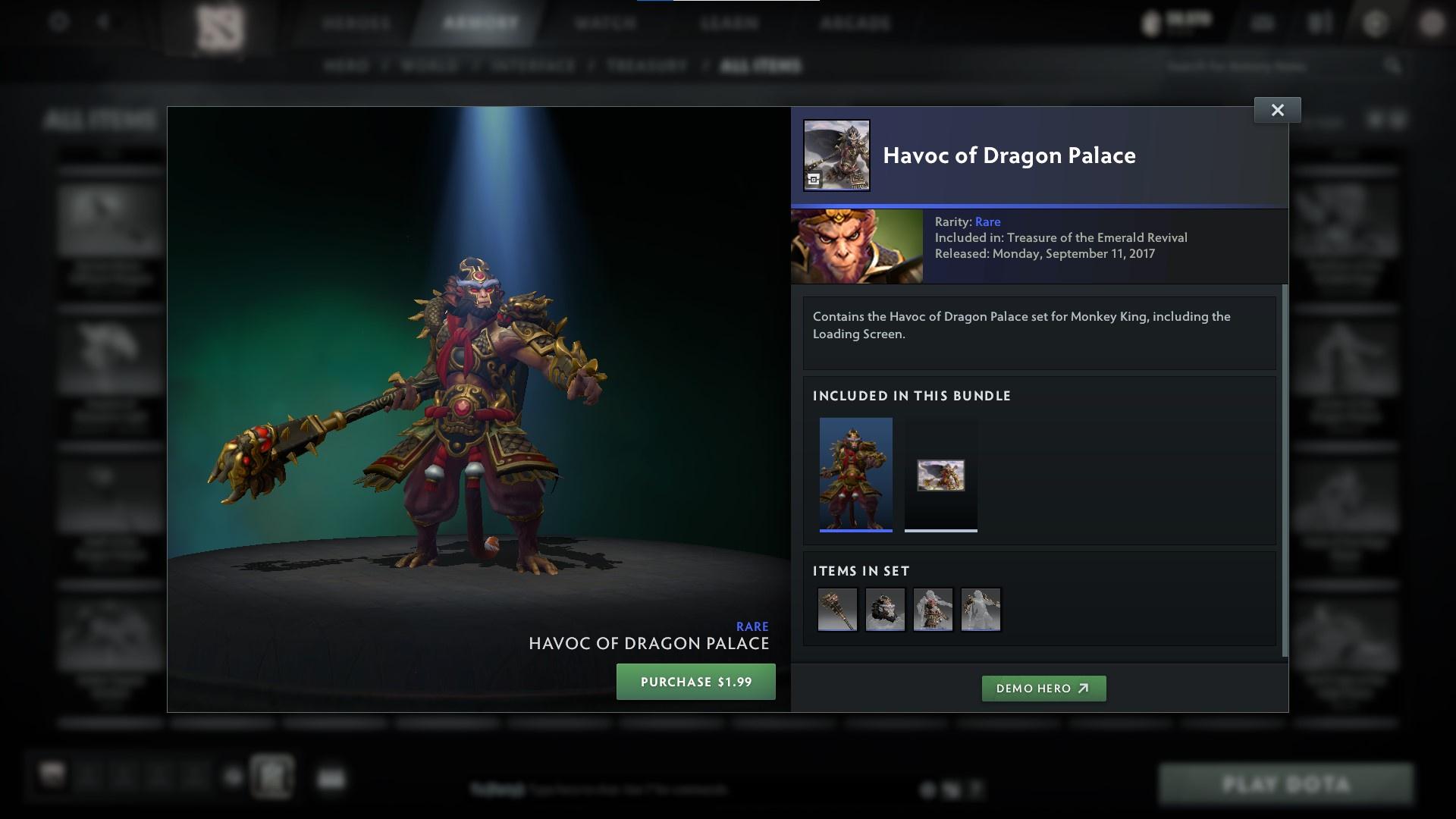Viewport: 1456px width, 819px height.
Task: Toggle the grid view icon above the item list
Action: (1394, 121)
